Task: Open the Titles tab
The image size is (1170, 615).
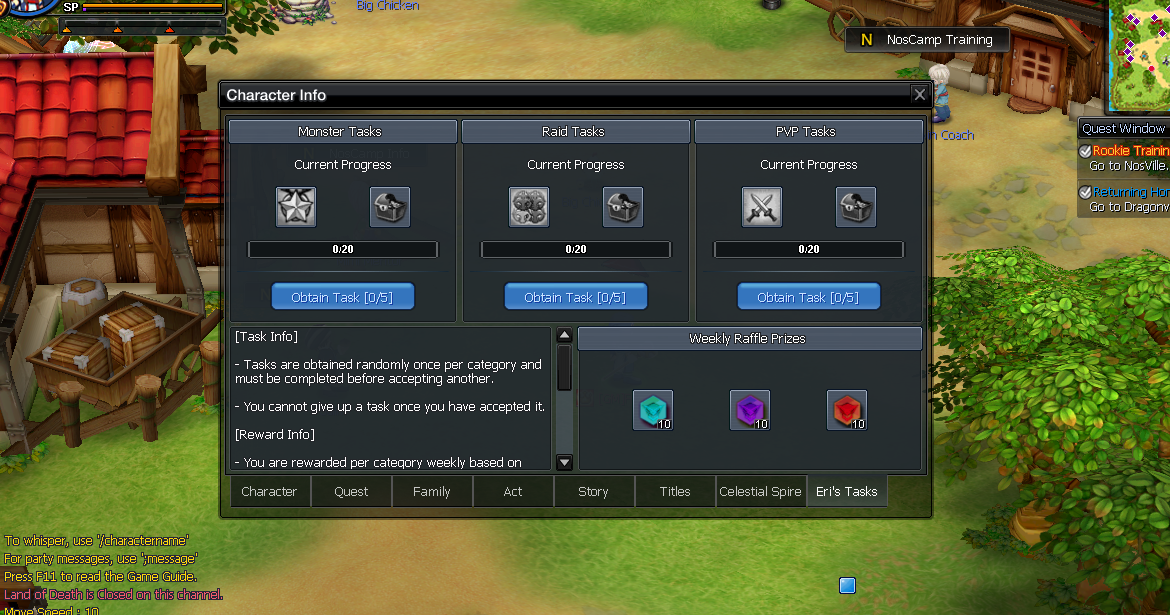Action: click(675, 491)
